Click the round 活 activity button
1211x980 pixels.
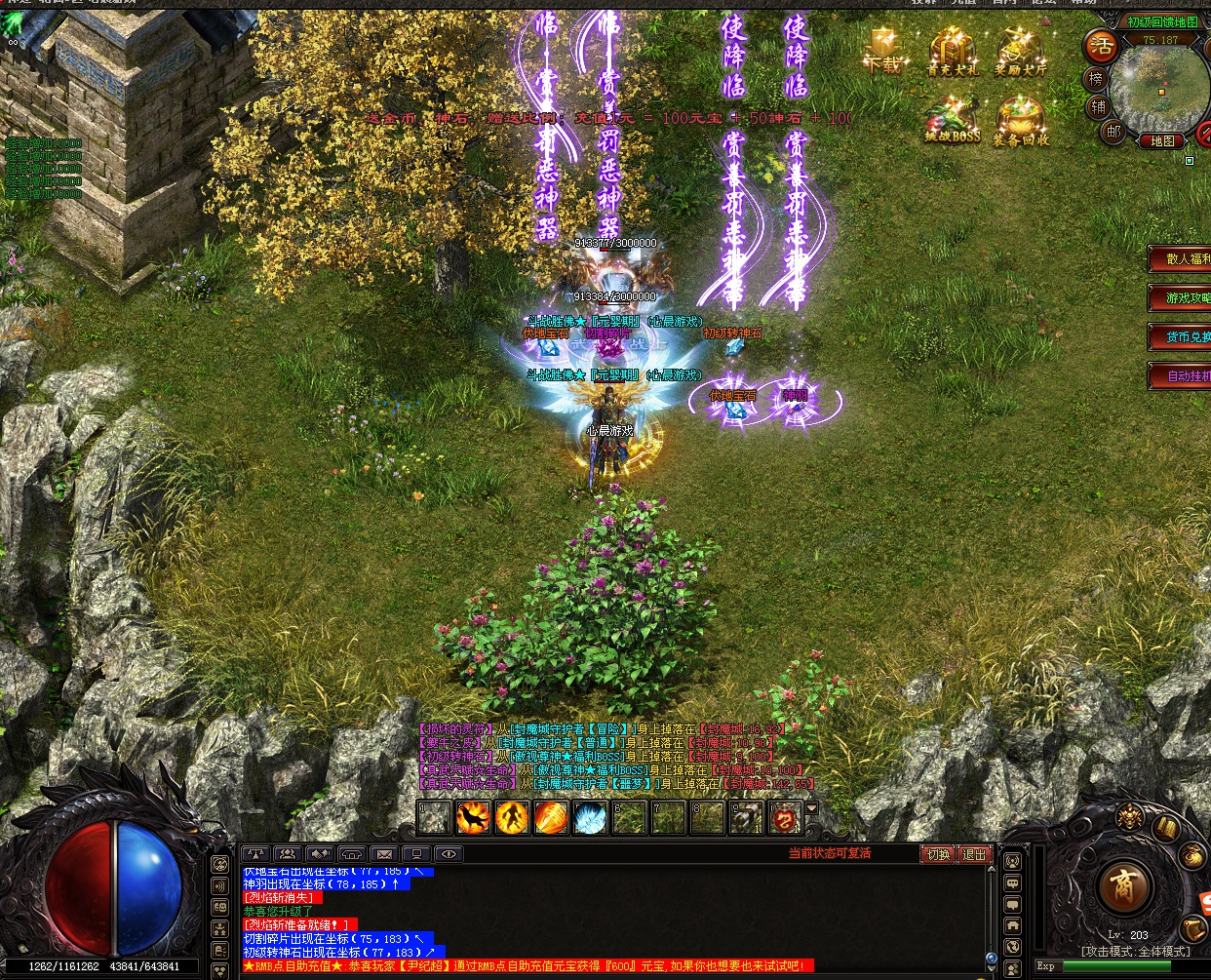pyautogui.click(x=1102, y=45)
